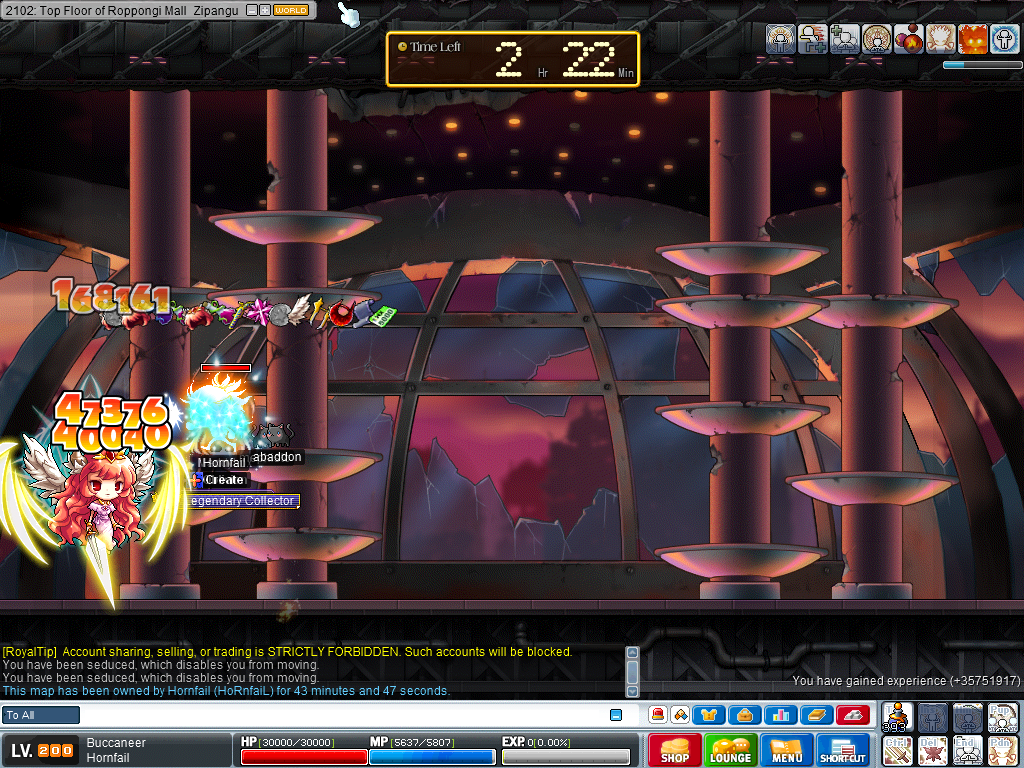Open the inventory bag icon
This screenshot has width=1024, height=768.
pos(745,715)
